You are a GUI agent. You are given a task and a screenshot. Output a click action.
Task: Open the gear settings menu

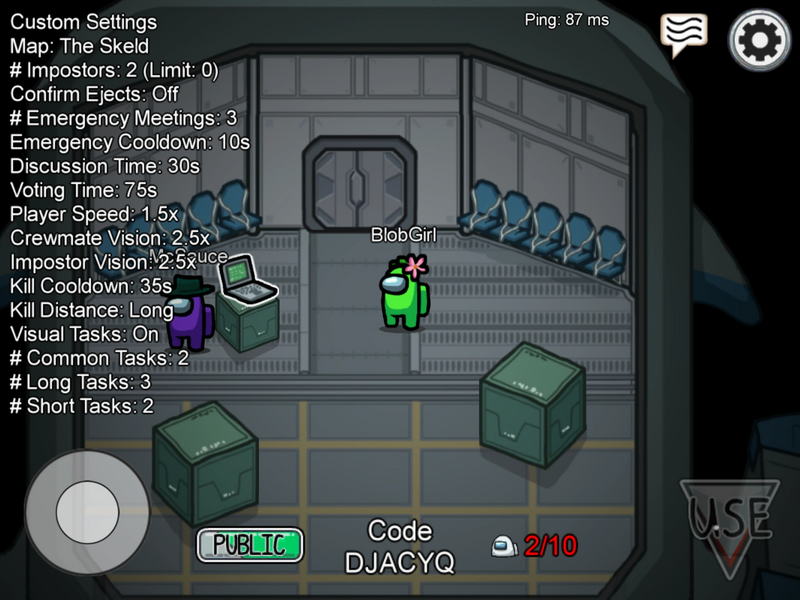point(759,40)
